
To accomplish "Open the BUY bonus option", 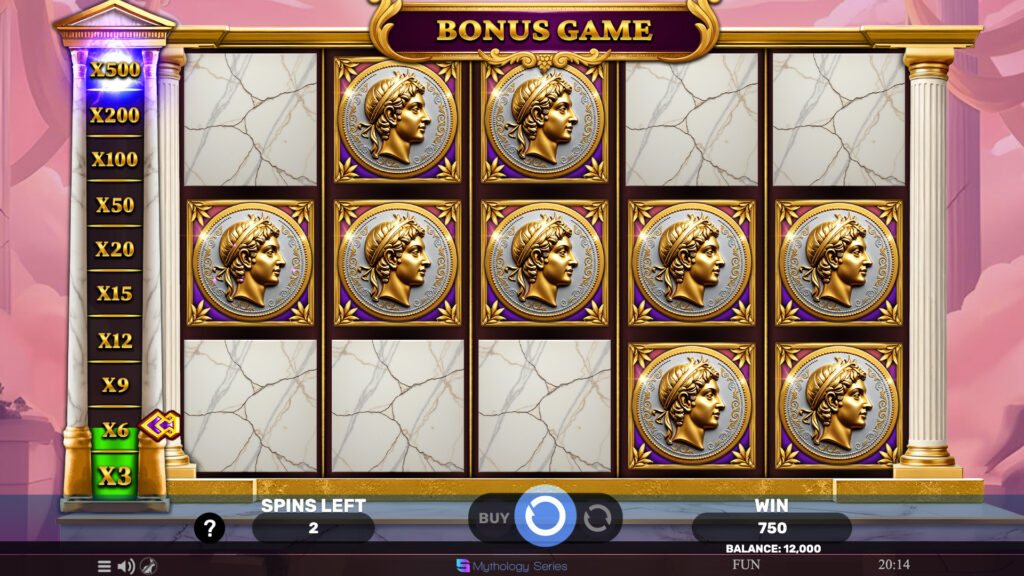I will click(x=493, y=518).
